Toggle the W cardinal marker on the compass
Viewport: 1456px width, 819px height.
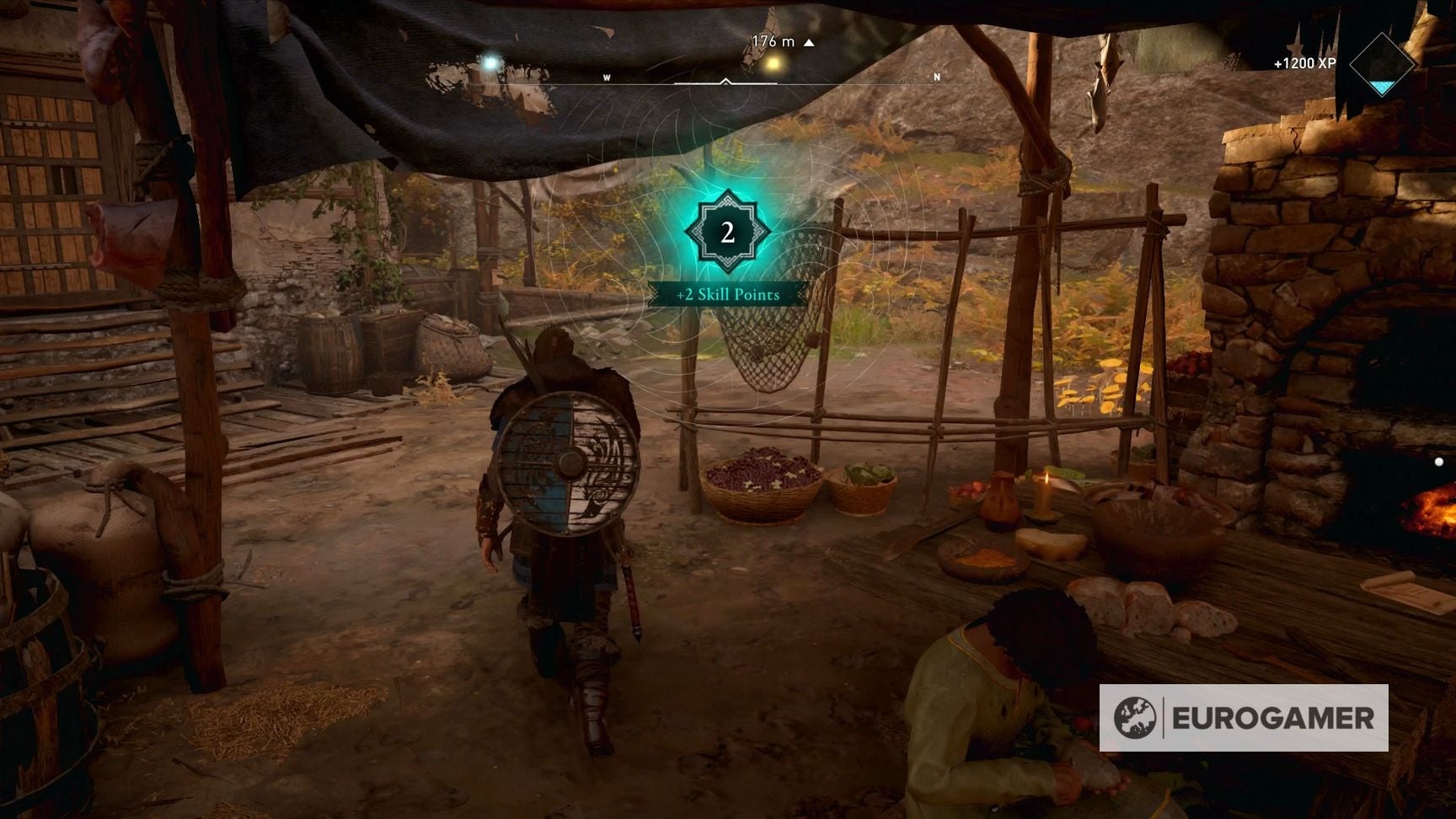pos(607,76)
